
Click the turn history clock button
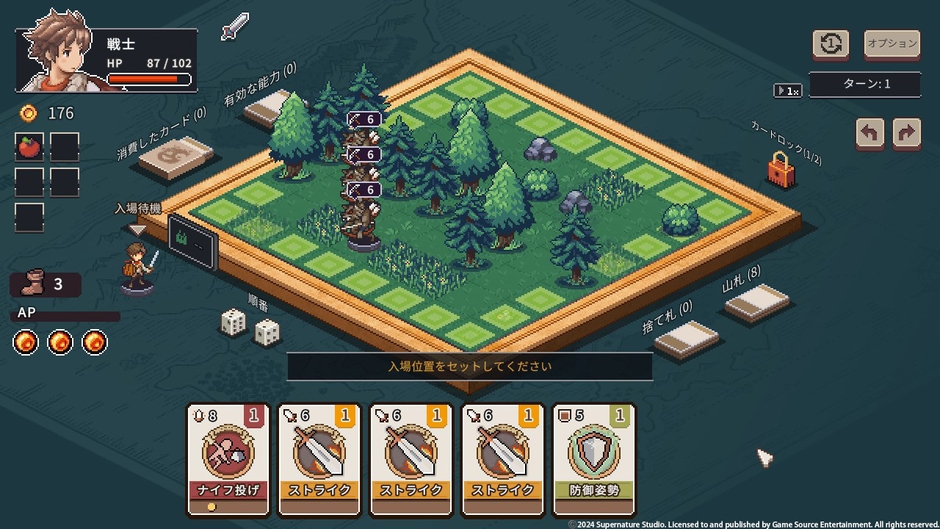click(831, 44)
